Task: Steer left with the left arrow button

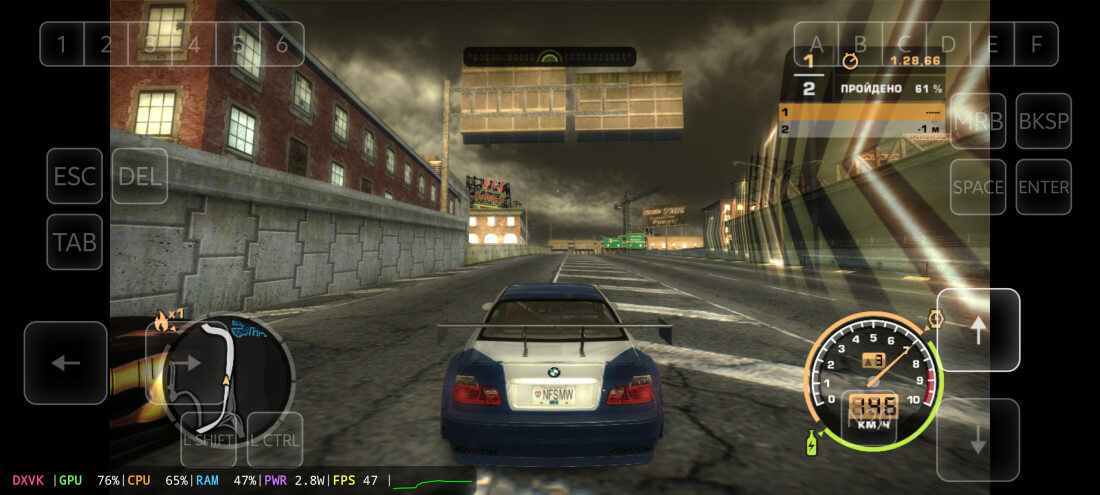Action: (x=66, y=362)
